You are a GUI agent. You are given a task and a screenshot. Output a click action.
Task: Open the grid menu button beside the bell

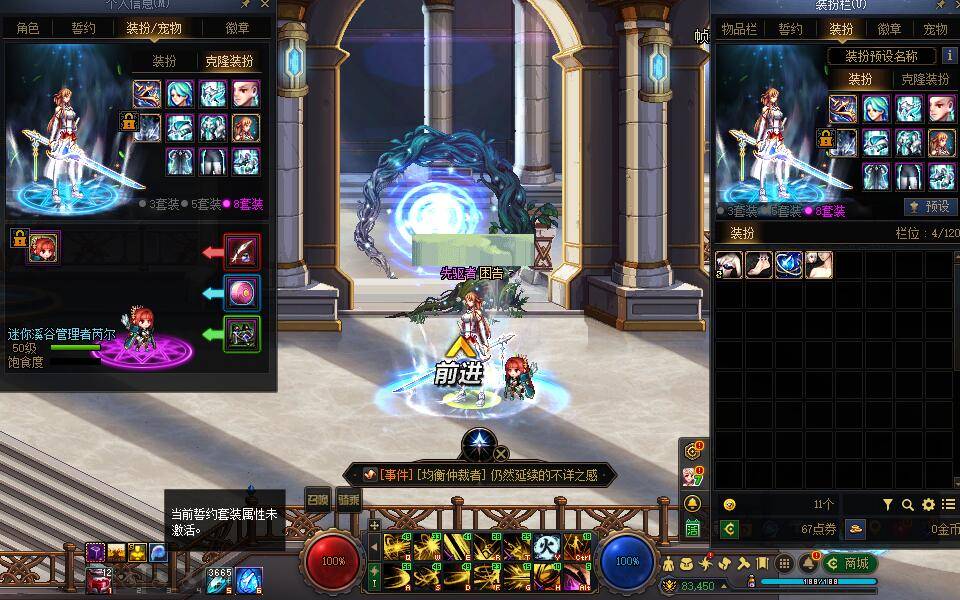784,563
